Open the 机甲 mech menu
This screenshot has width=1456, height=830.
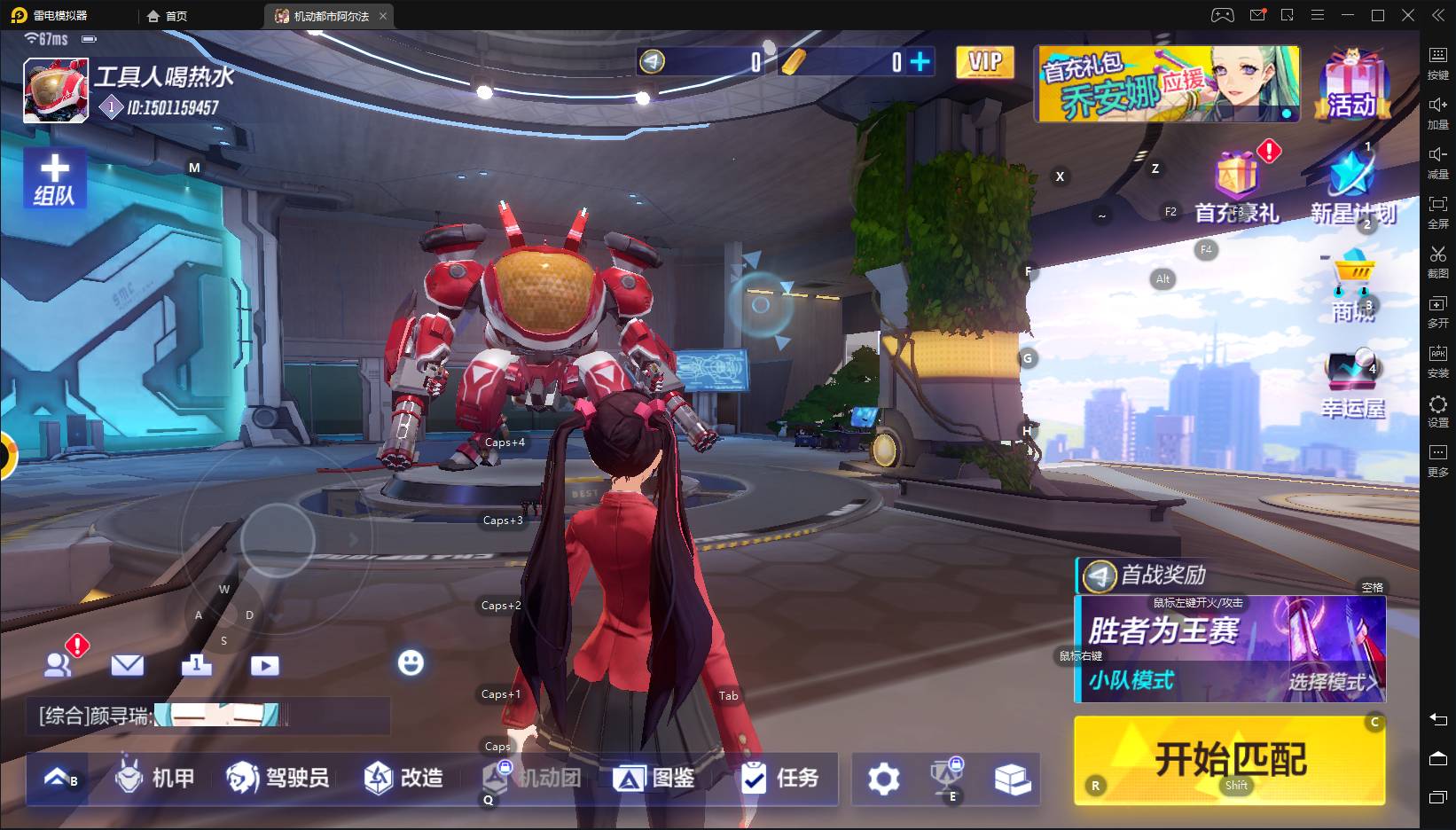(x=155, y=779)
